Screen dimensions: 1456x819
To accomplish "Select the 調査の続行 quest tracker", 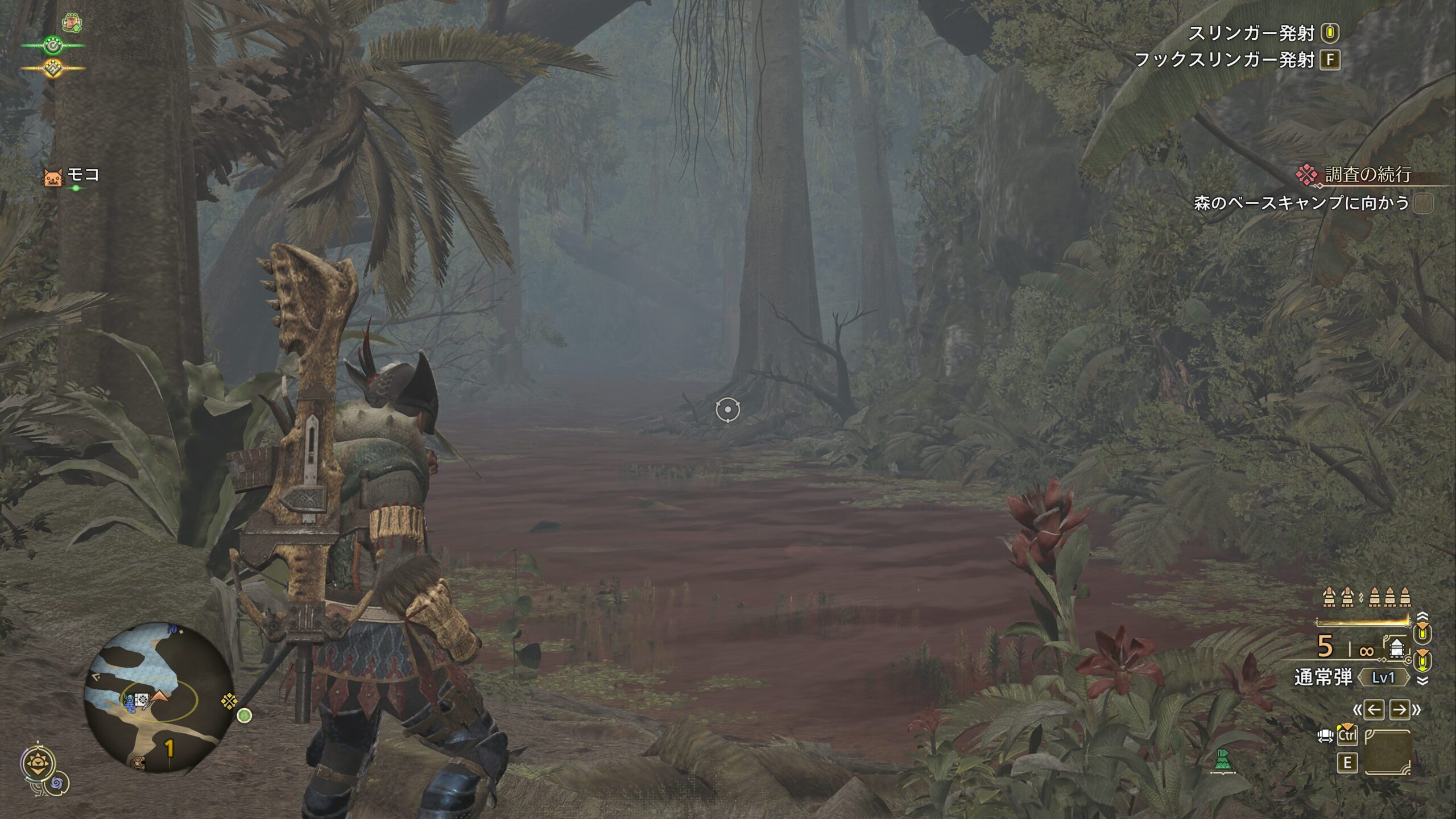I will [x=1367, y=175].
